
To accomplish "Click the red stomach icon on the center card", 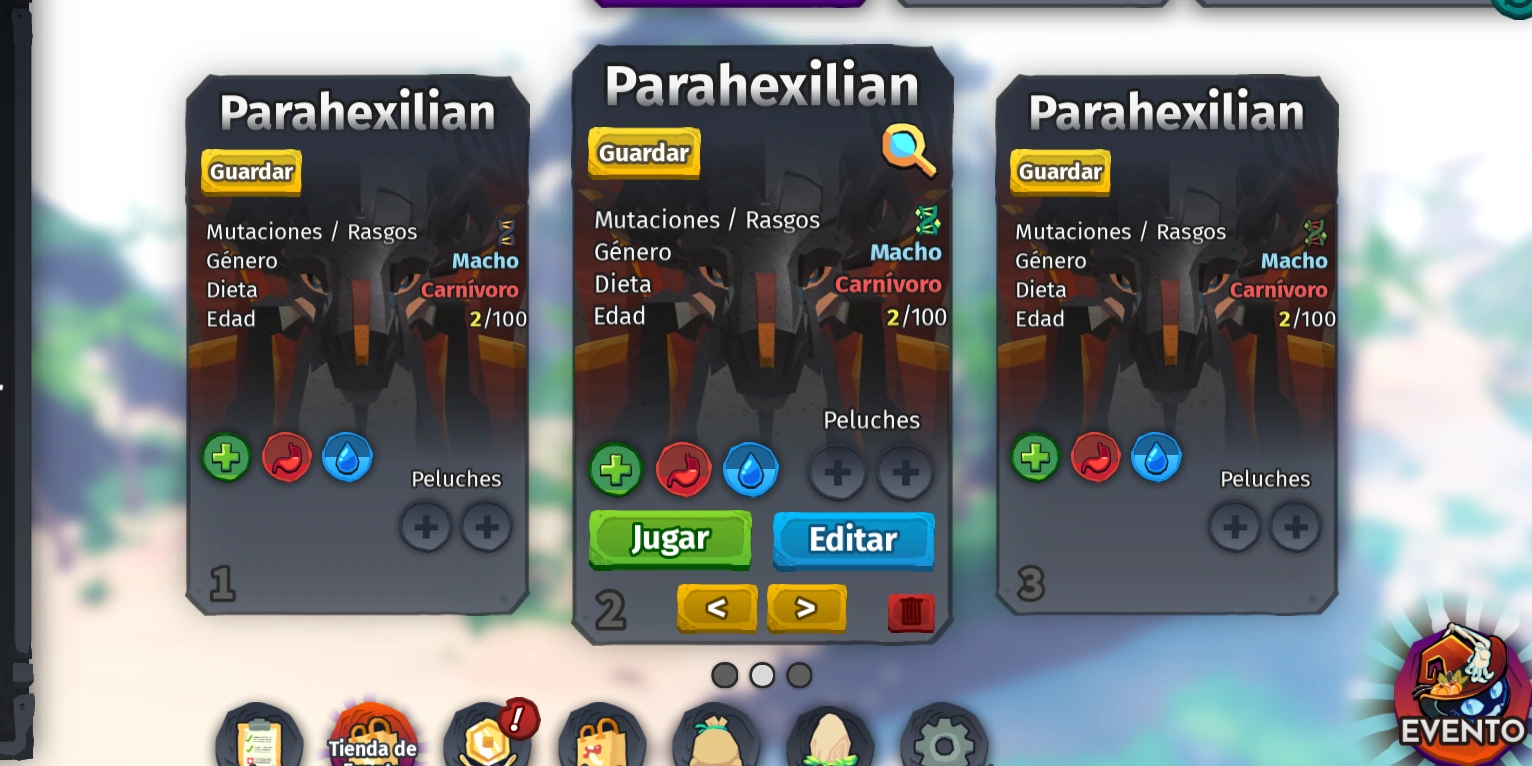I will [683, 470].
